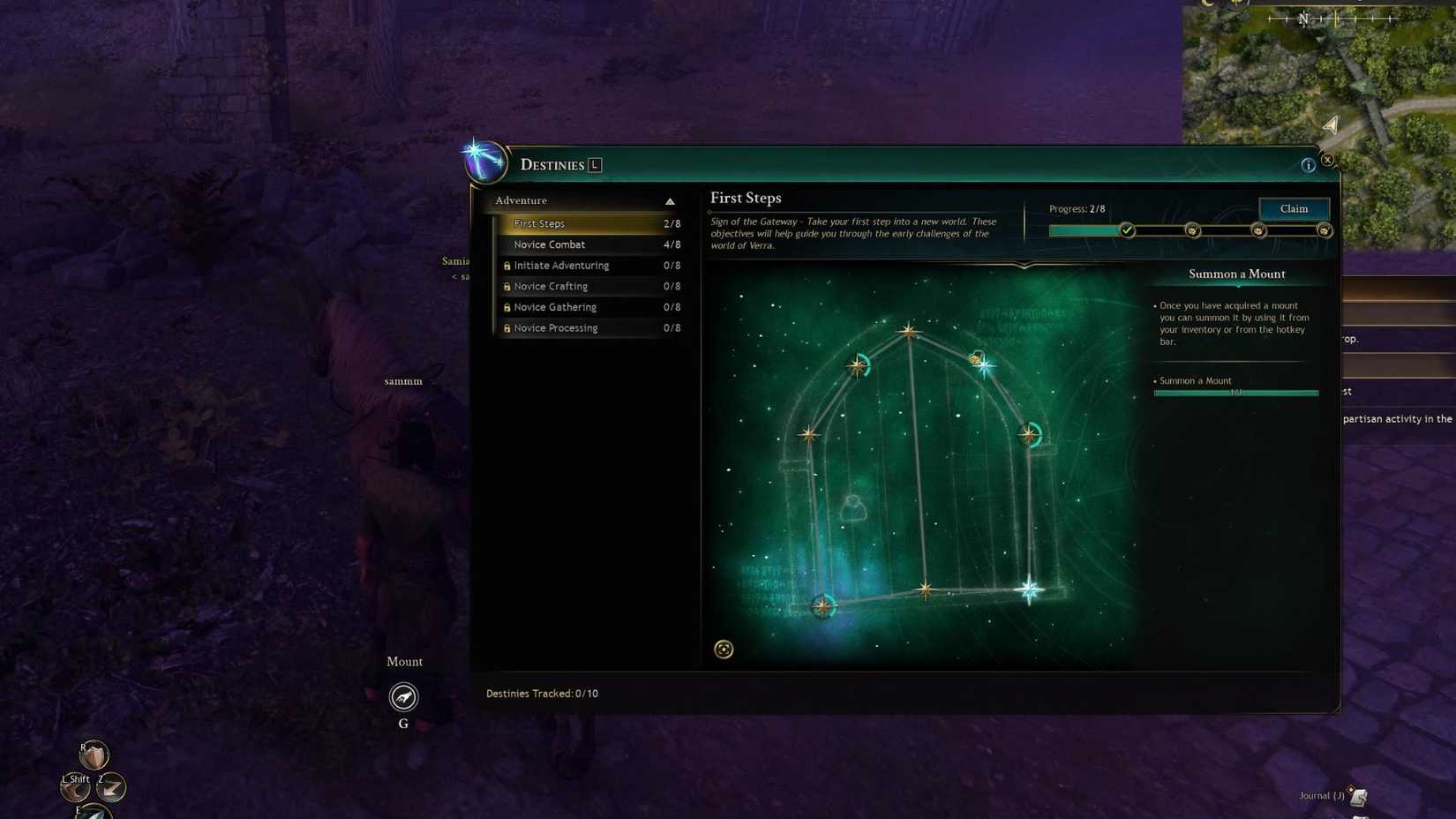Click the glowing star node at the gateway arch peak

[x=908, y=330]
